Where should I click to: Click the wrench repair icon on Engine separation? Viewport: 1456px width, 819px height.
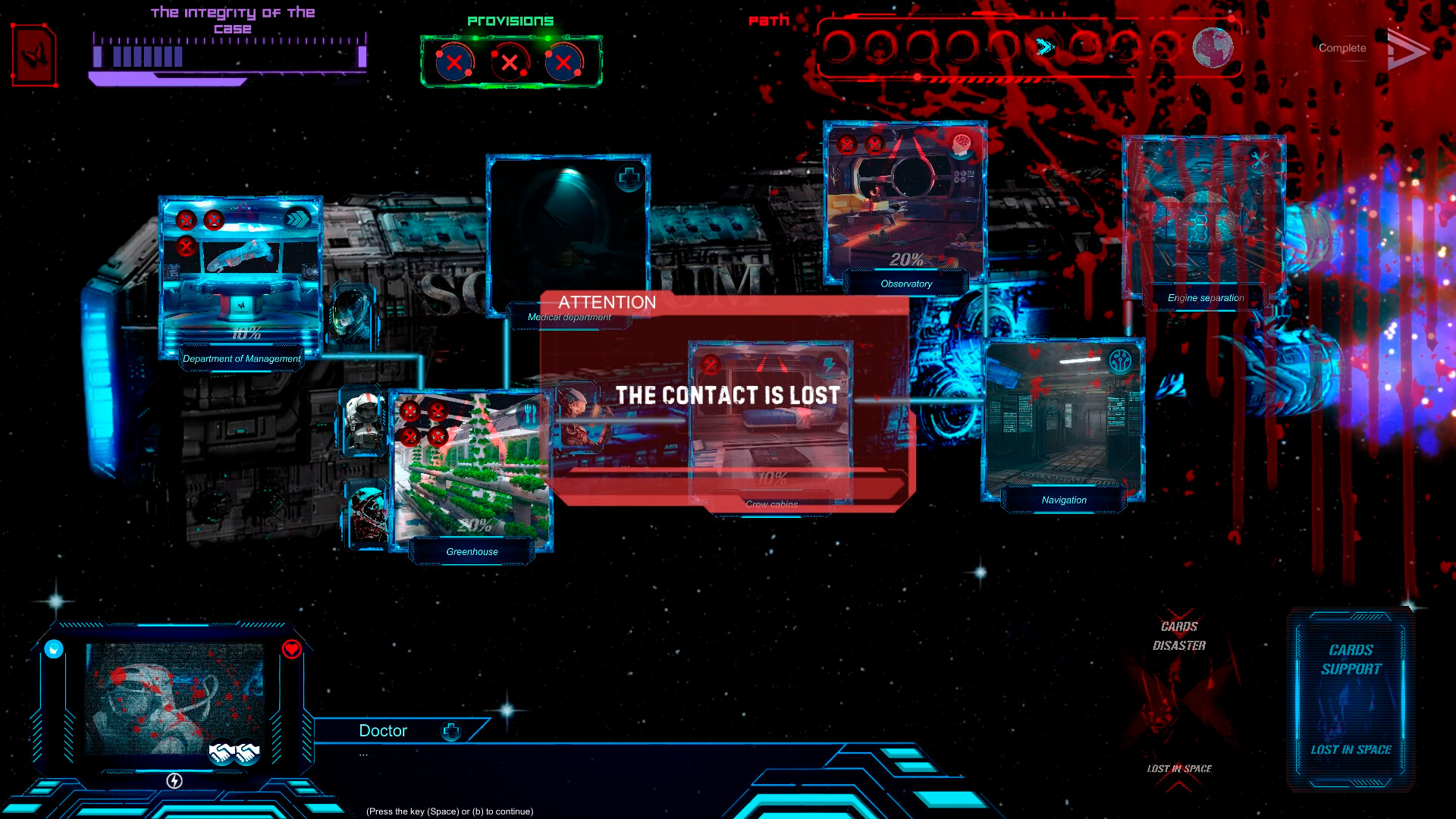(1260, 160)
